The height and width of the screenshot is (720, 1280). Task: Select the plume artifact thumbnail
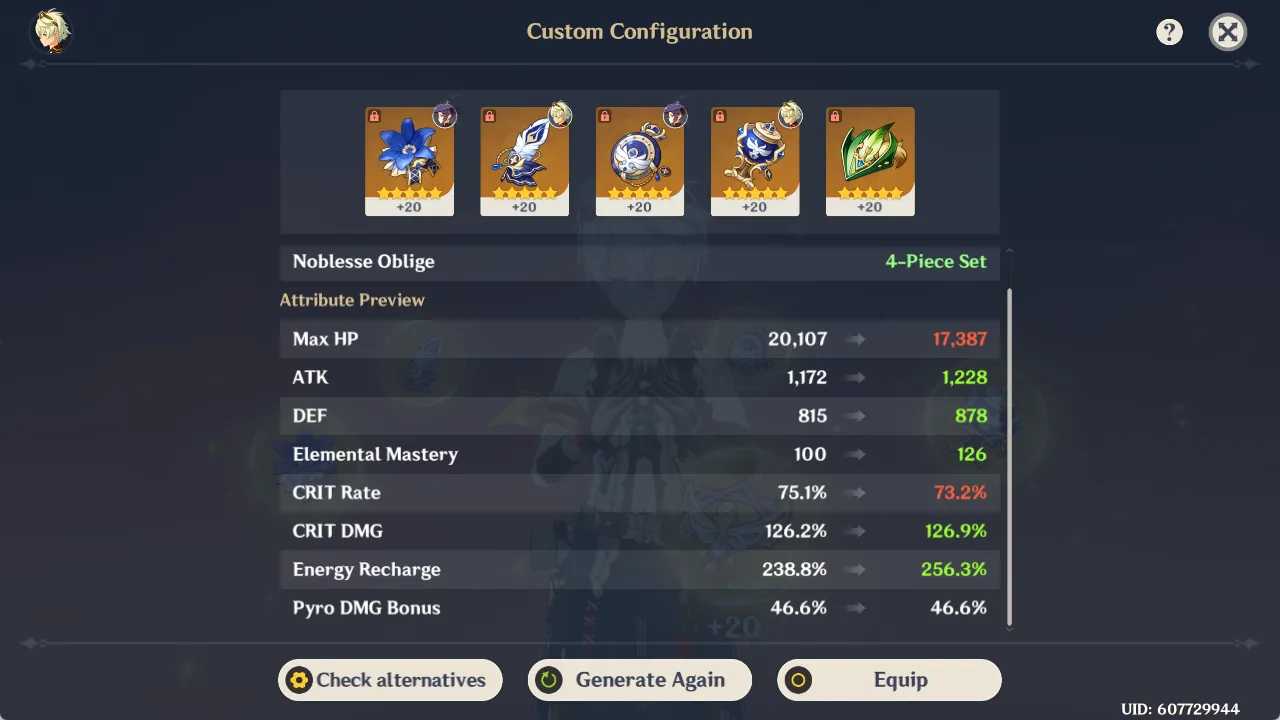(524, 160)
